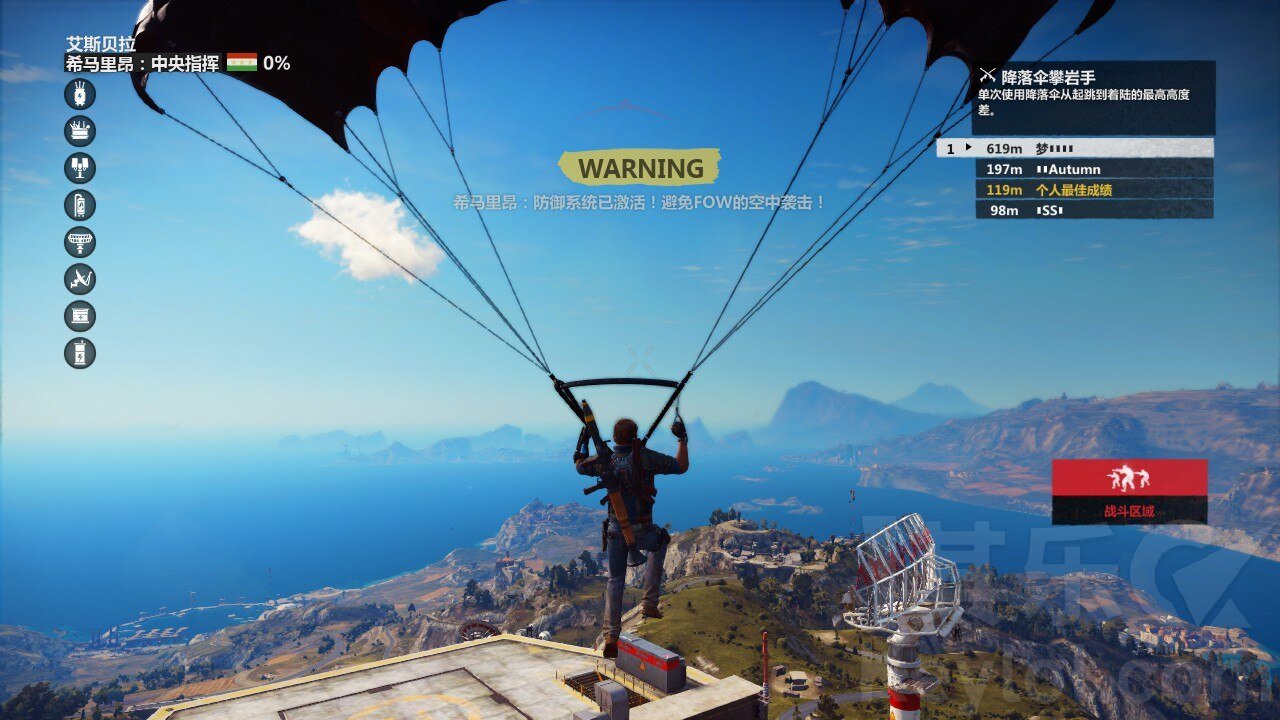Select the twin loudspeakers objective icon

point(80,168)
